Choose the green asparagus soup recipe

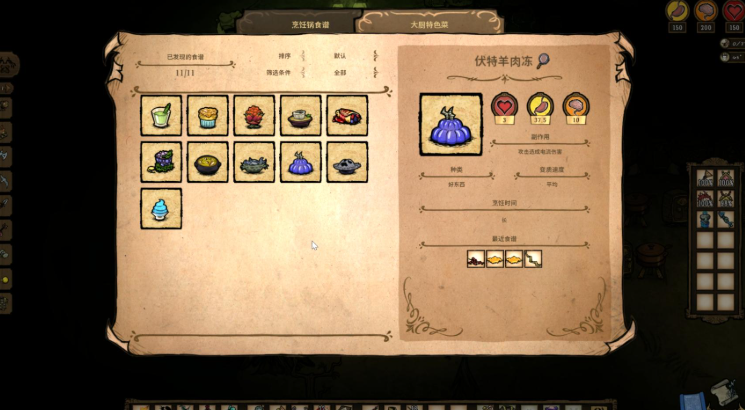pos(161,116)
